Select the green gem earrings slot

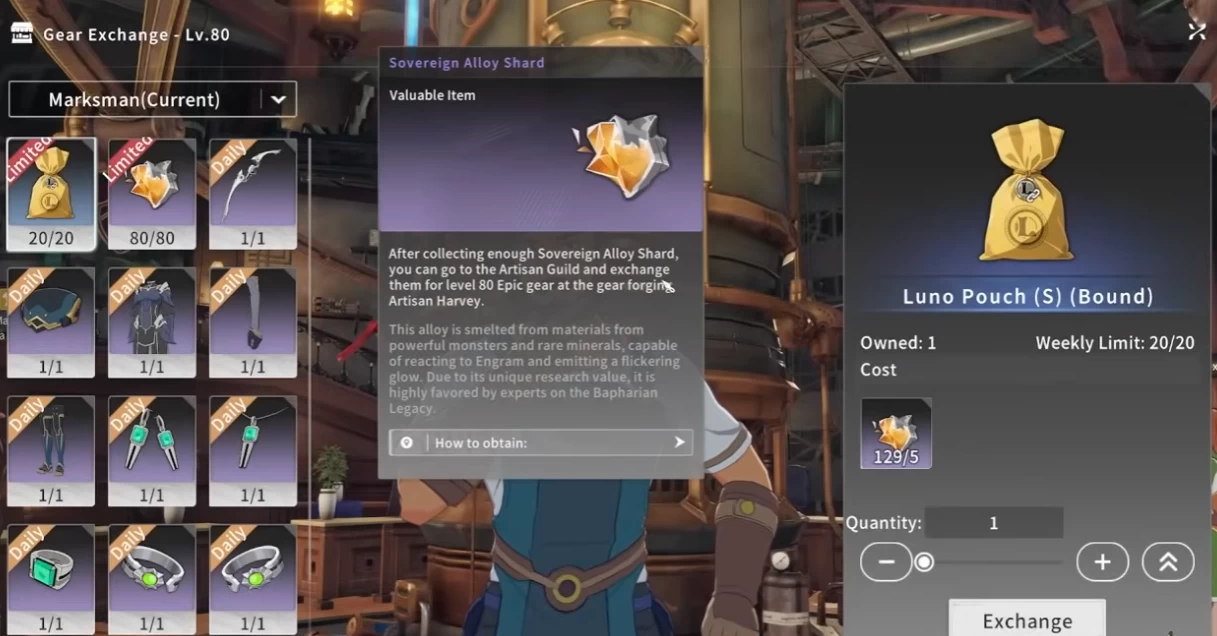click(152, 450)
